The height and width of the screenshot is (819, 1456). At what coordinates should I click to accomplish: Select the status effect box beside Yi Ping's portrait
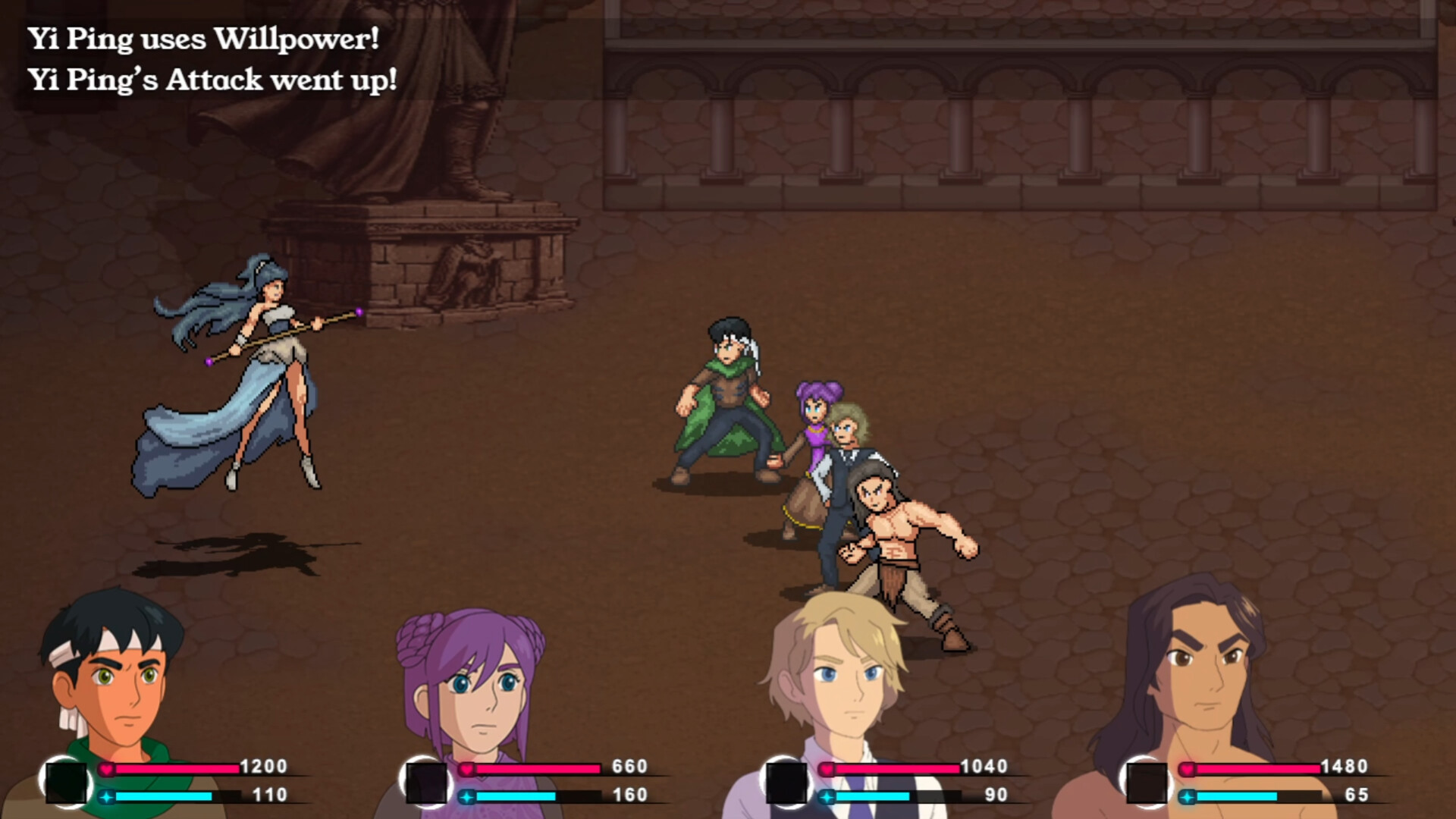(x=64, y=781)
